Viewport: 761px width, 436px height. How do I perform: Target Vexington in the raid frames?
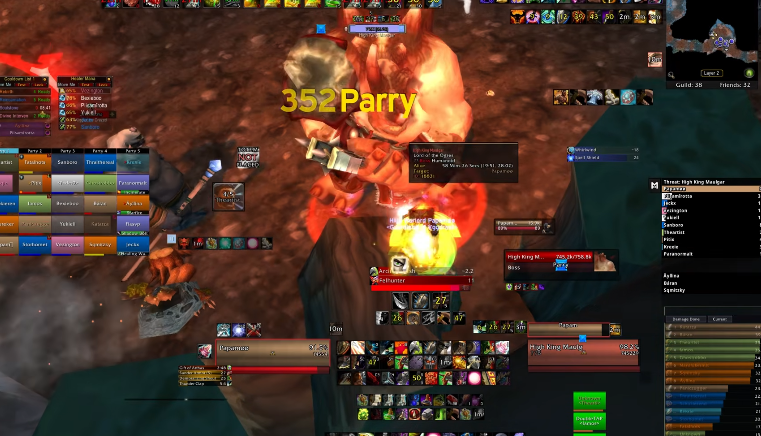[67, 246]
